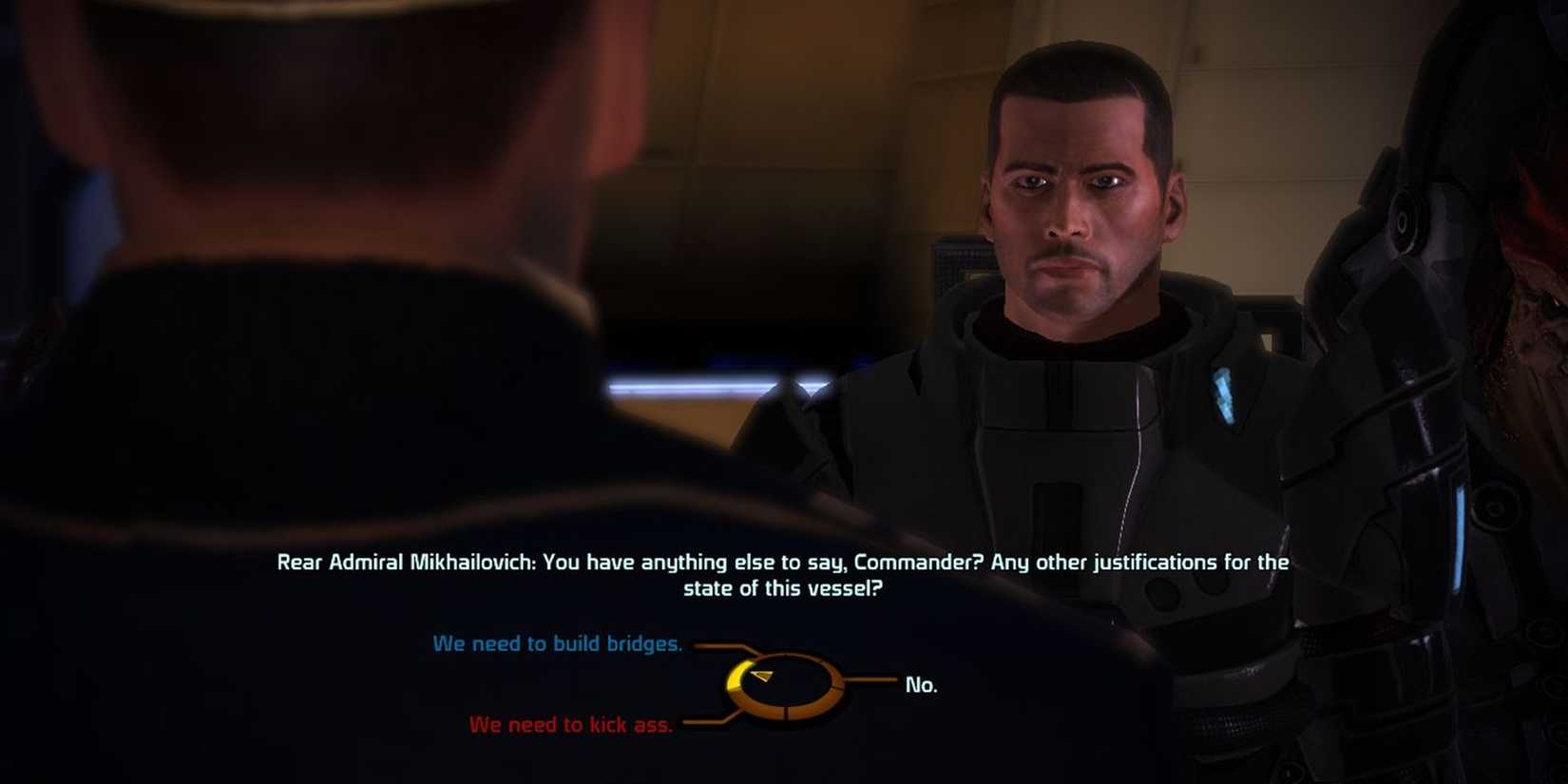Click the 'No.' label on the right
This screenshot has height=784, width=1568.
coord(920,683)
